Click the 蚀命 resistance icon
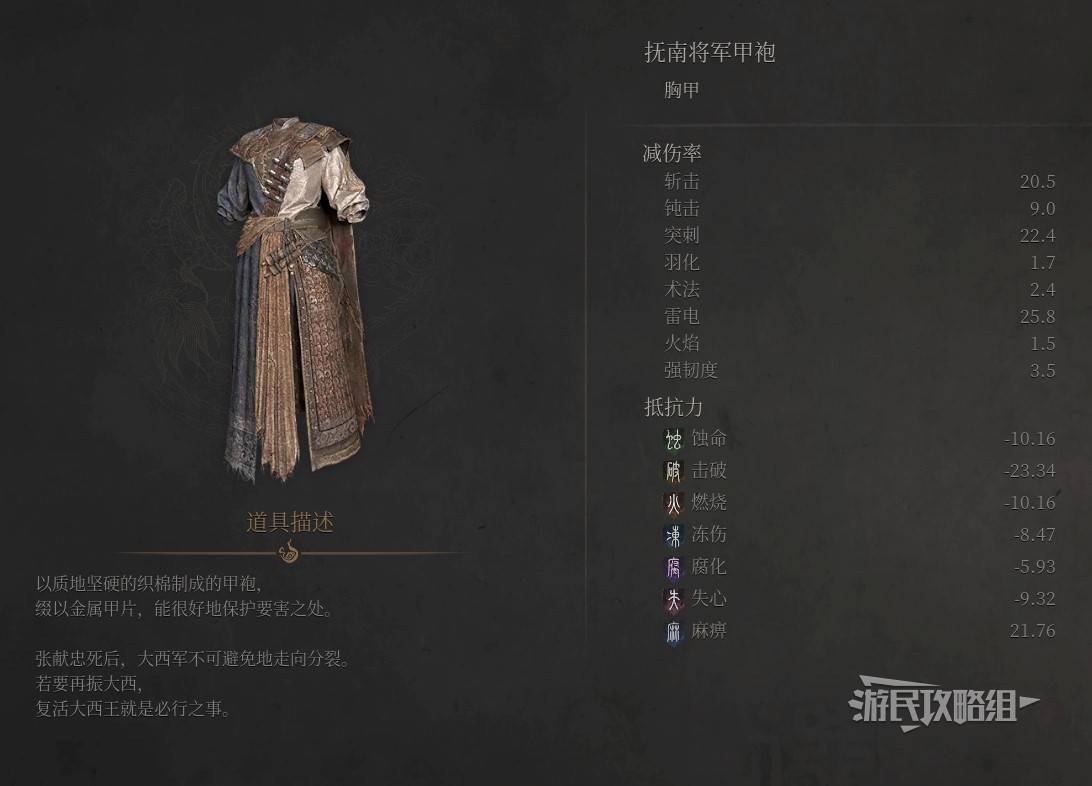The height and width of the screenshot is (786, 1092). 674,439
